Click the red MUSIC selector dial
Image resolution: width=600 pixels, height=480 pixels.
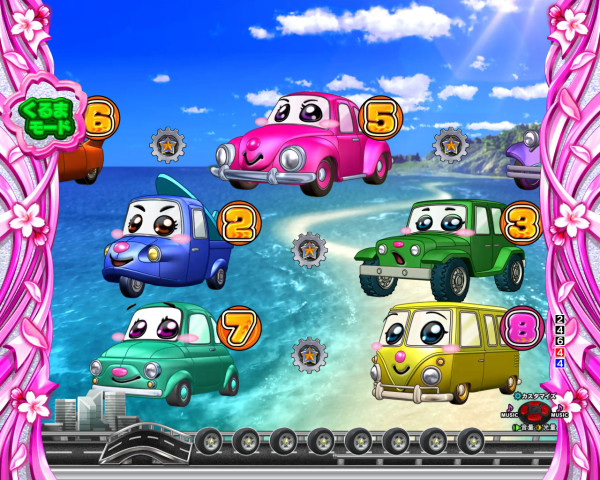pos(536,412)
